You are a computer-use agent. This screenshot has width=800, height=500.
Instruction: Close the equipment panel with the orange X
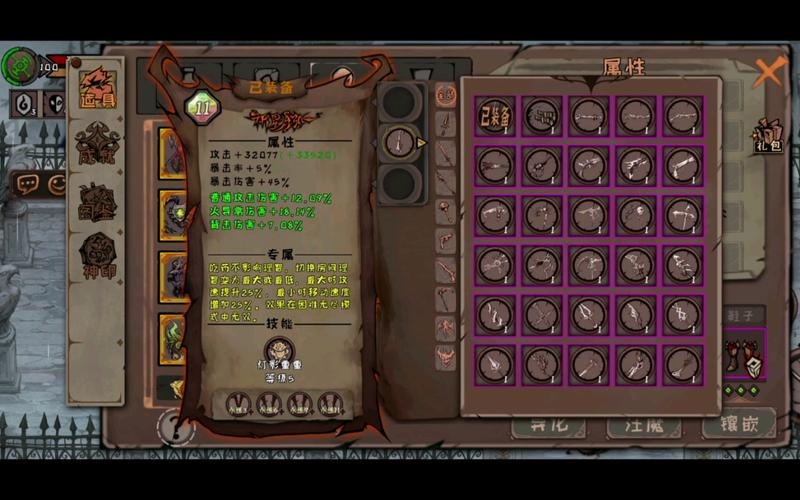click(x=768, y=72)
